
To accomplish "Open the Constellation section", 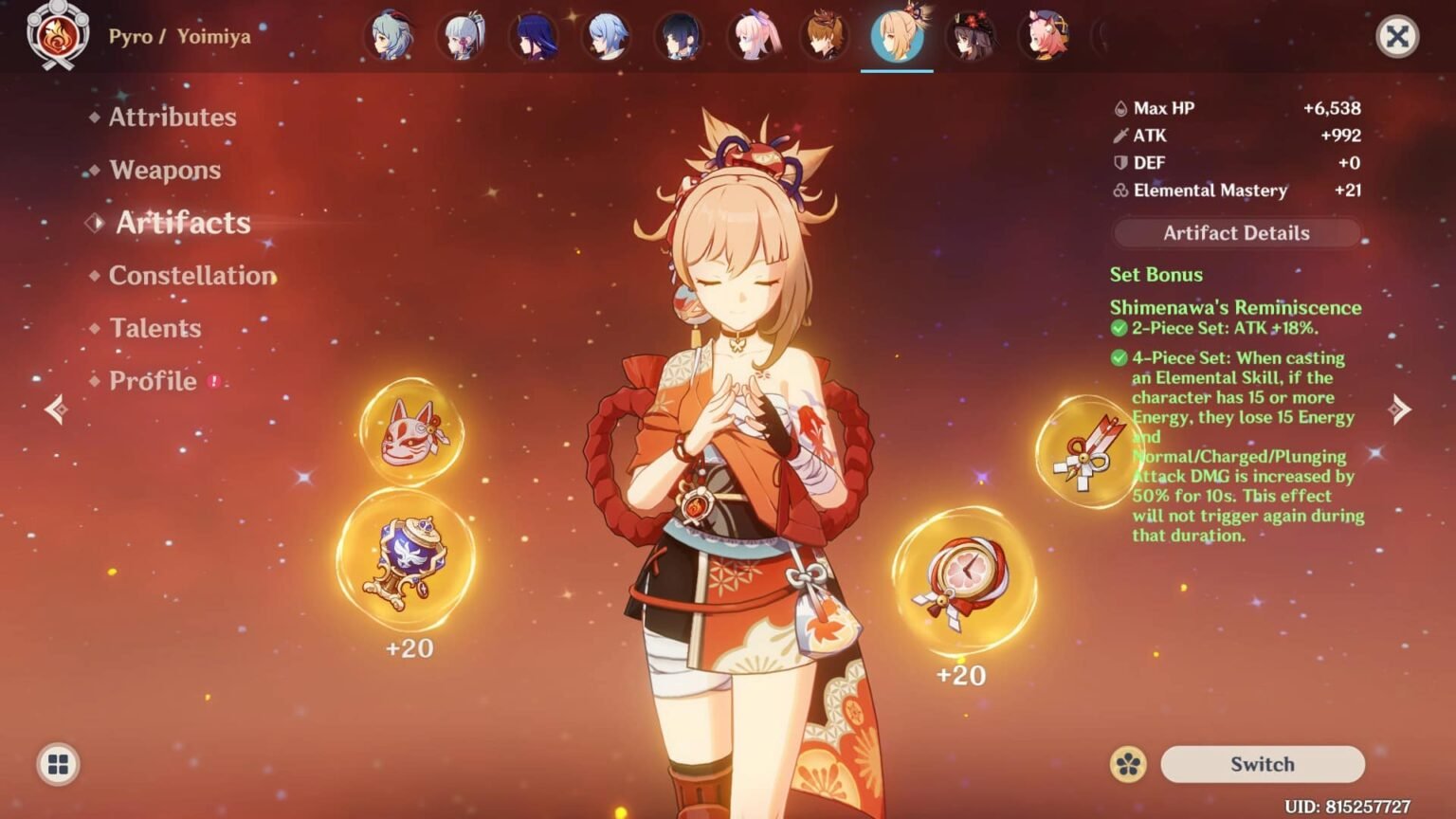I will click(x=193, y=276).
